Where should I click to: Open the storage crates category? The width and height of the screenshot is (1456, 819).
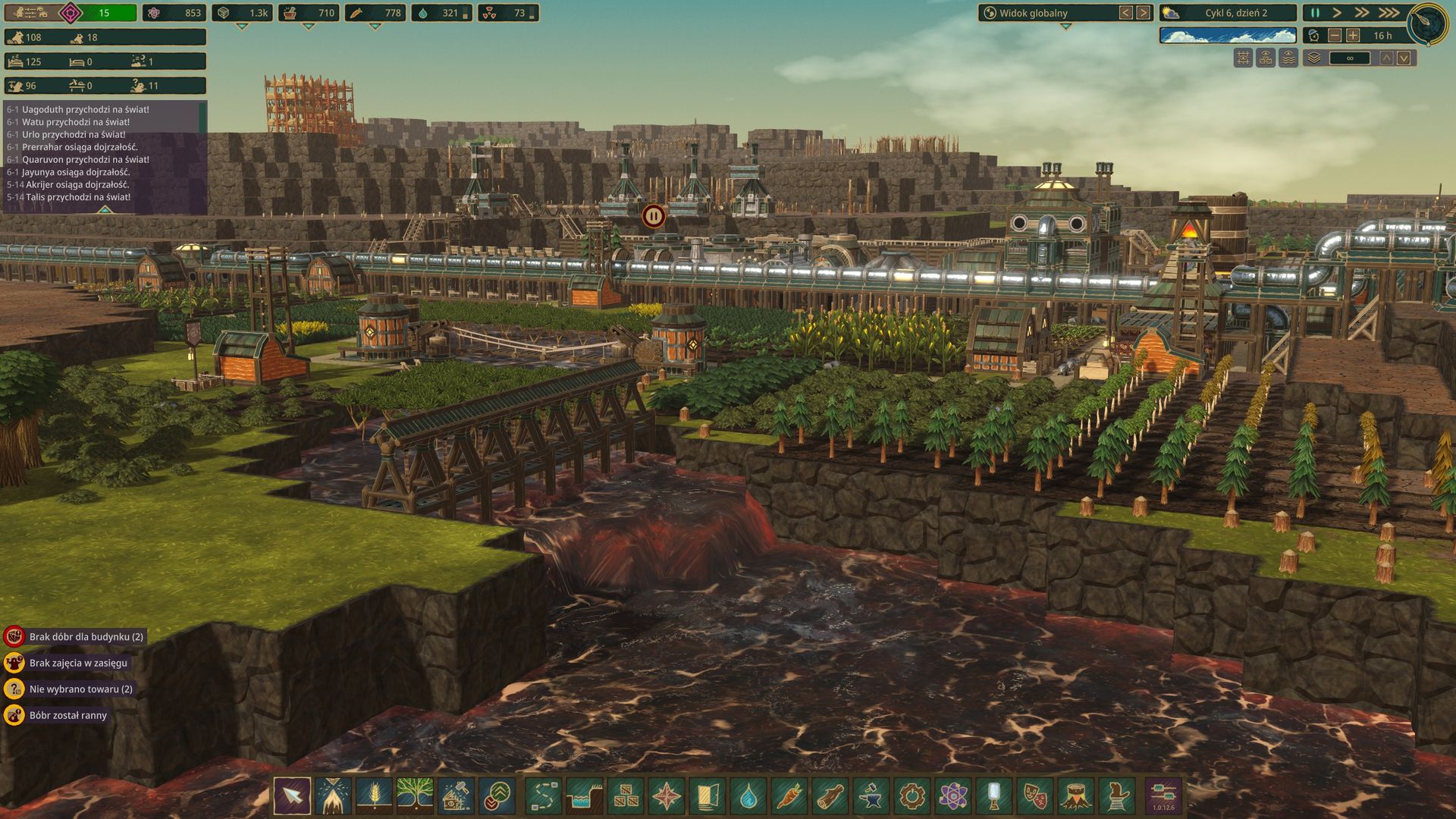coord(626,796)
